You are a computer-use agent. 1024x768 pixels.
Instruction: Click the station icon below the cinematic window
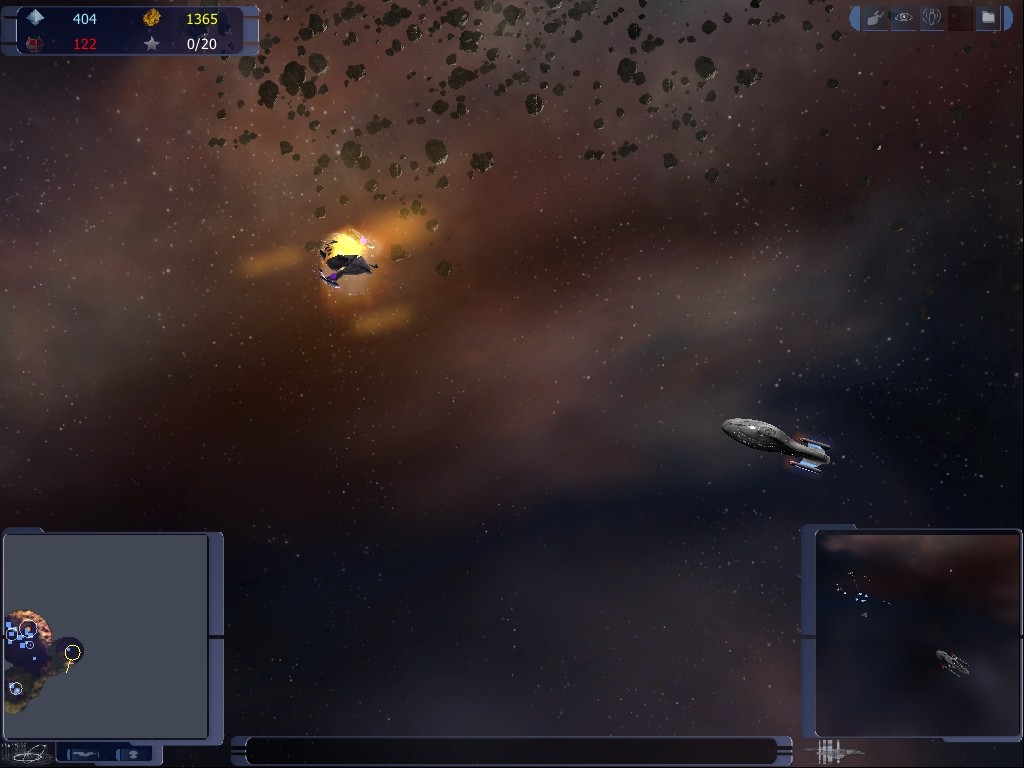[x=836, y=751]
